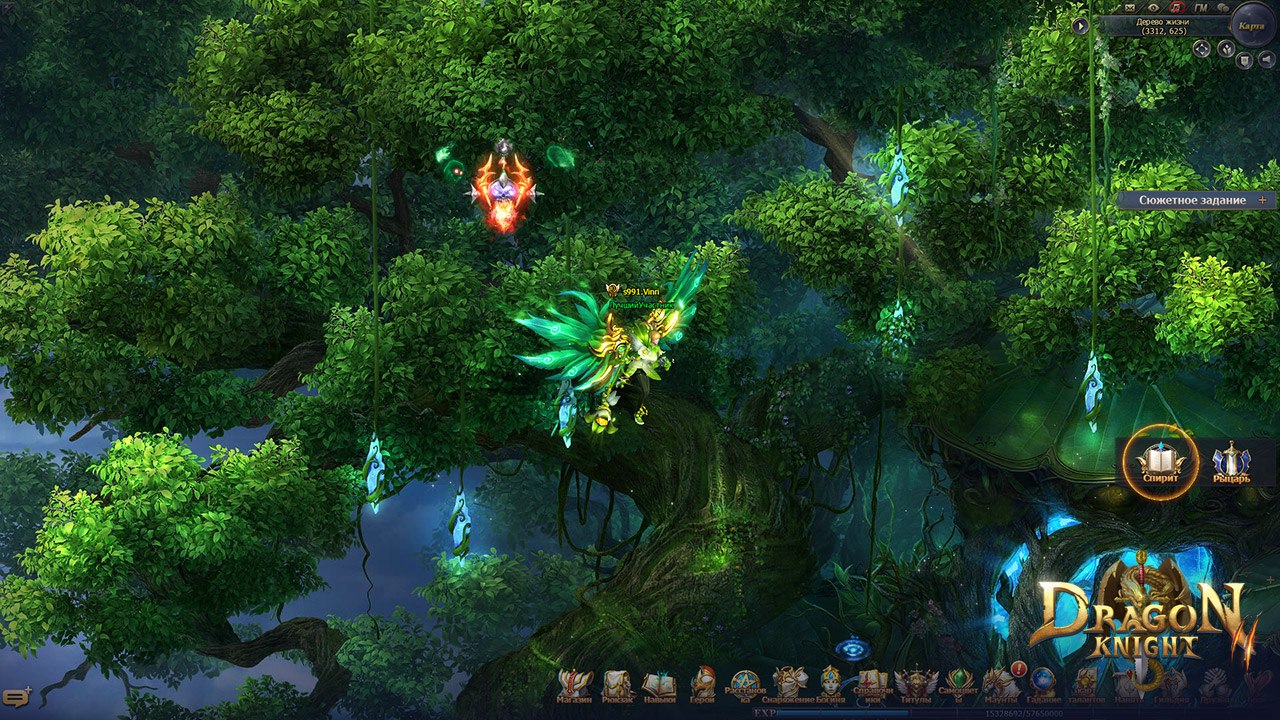1280x720 pixels.
Task: Open the Богиня goddess icon
Action: pos(831,684)
